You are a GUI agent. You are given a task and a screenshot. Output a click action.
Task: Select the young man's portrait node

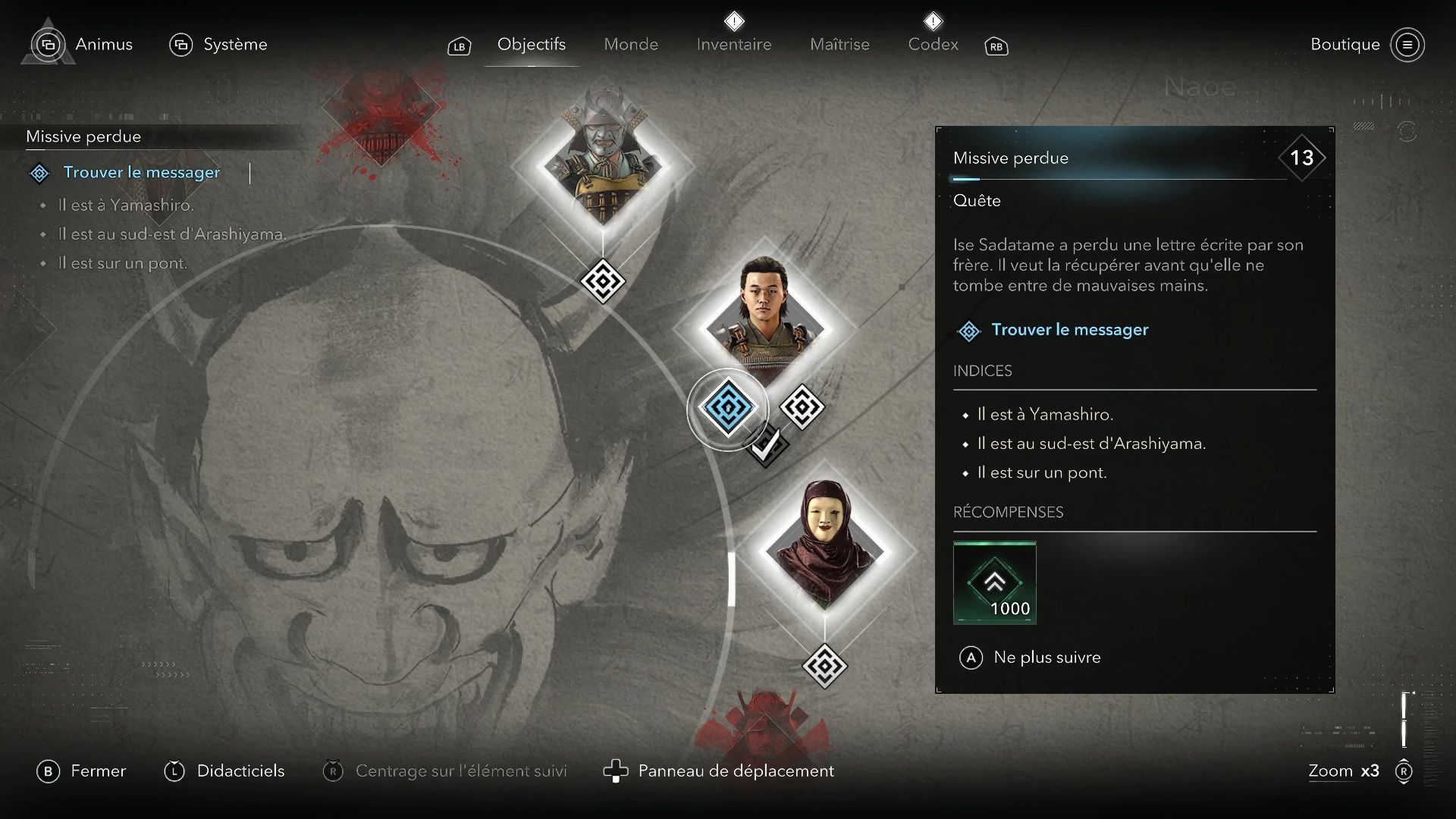(764, 326)
